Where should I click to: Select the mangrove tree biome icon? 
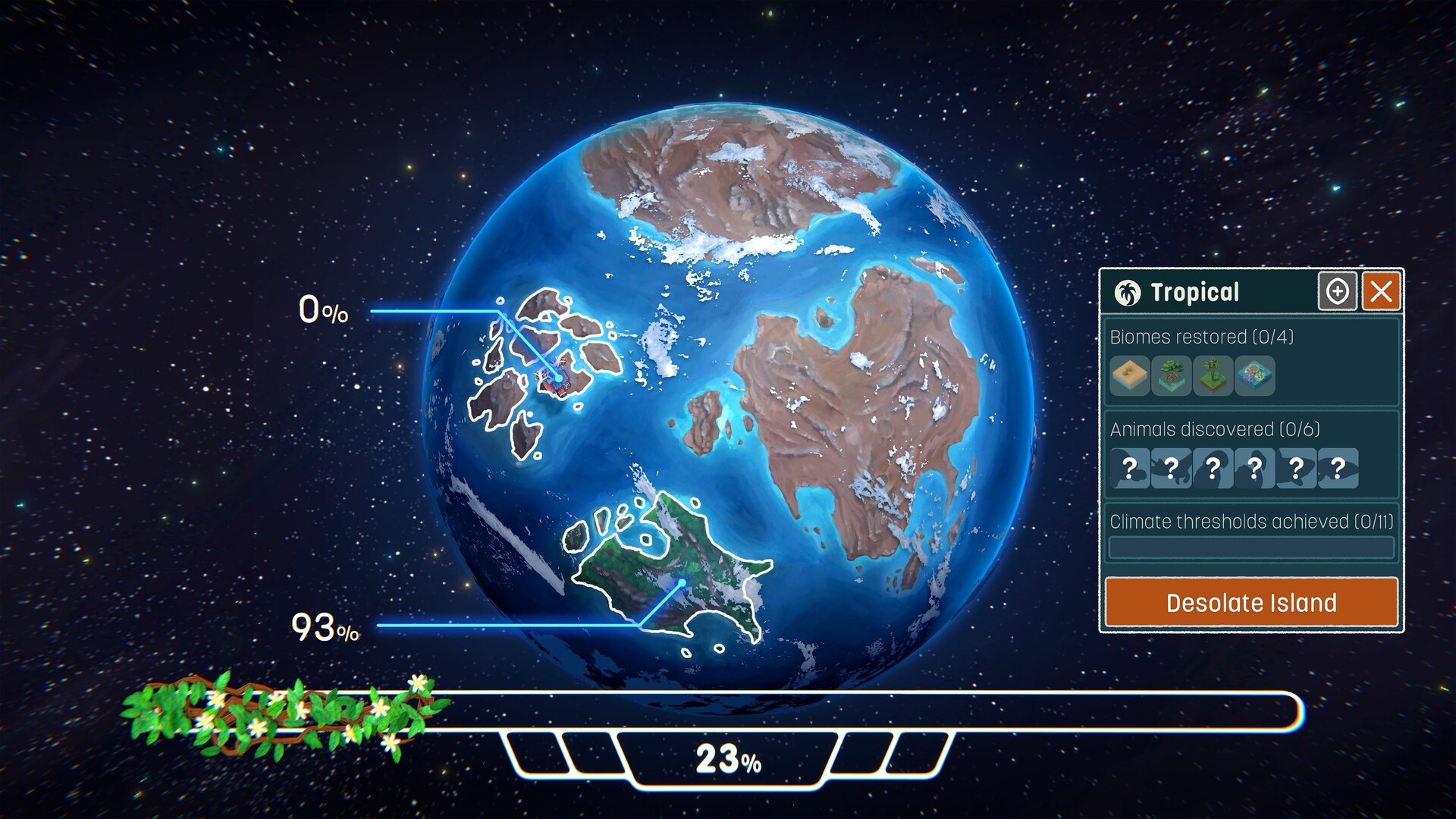tap(1171, 376)
